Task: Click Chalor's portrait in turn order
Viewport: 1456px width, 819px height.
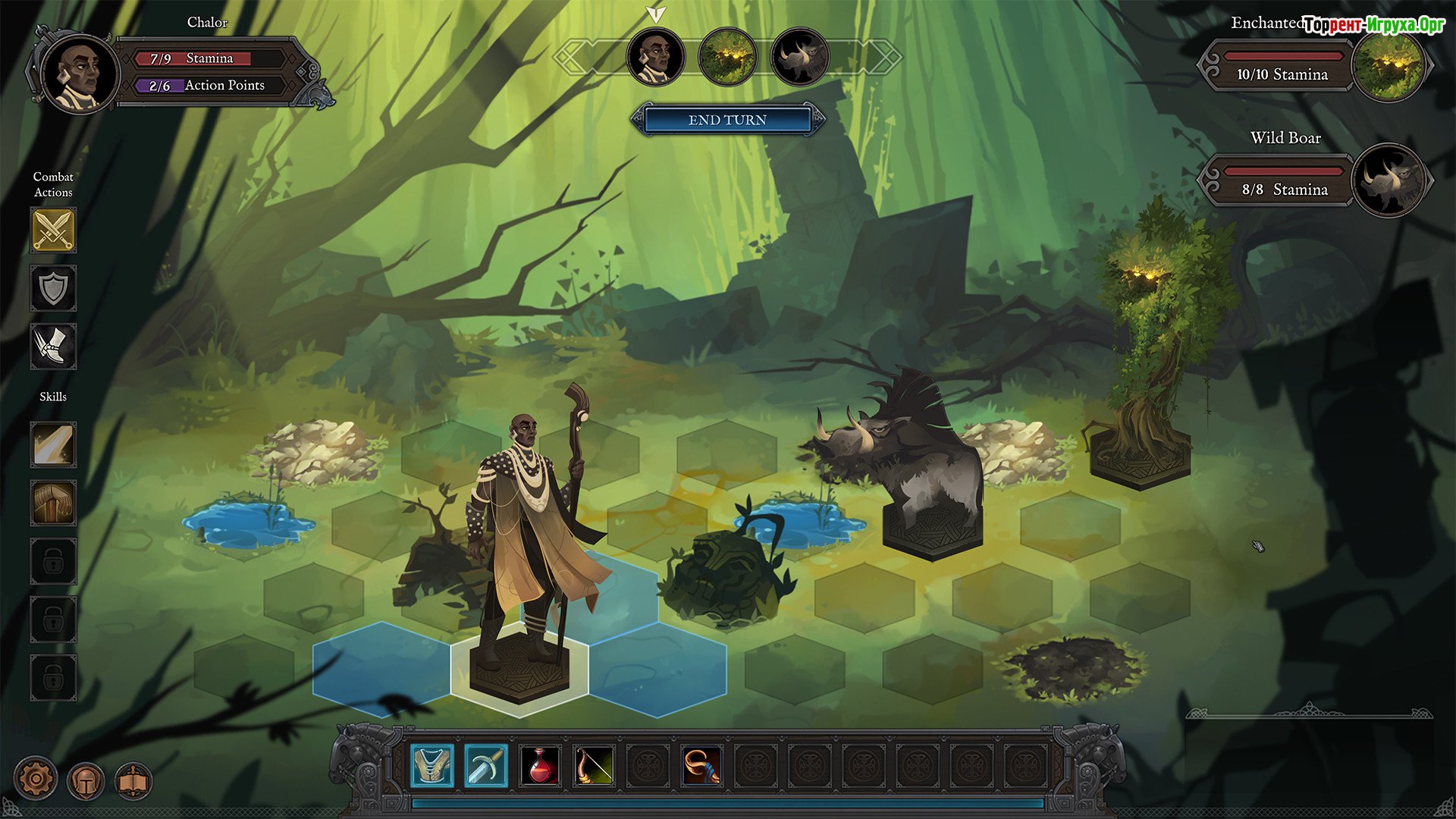Action: [x=656, y=57]
